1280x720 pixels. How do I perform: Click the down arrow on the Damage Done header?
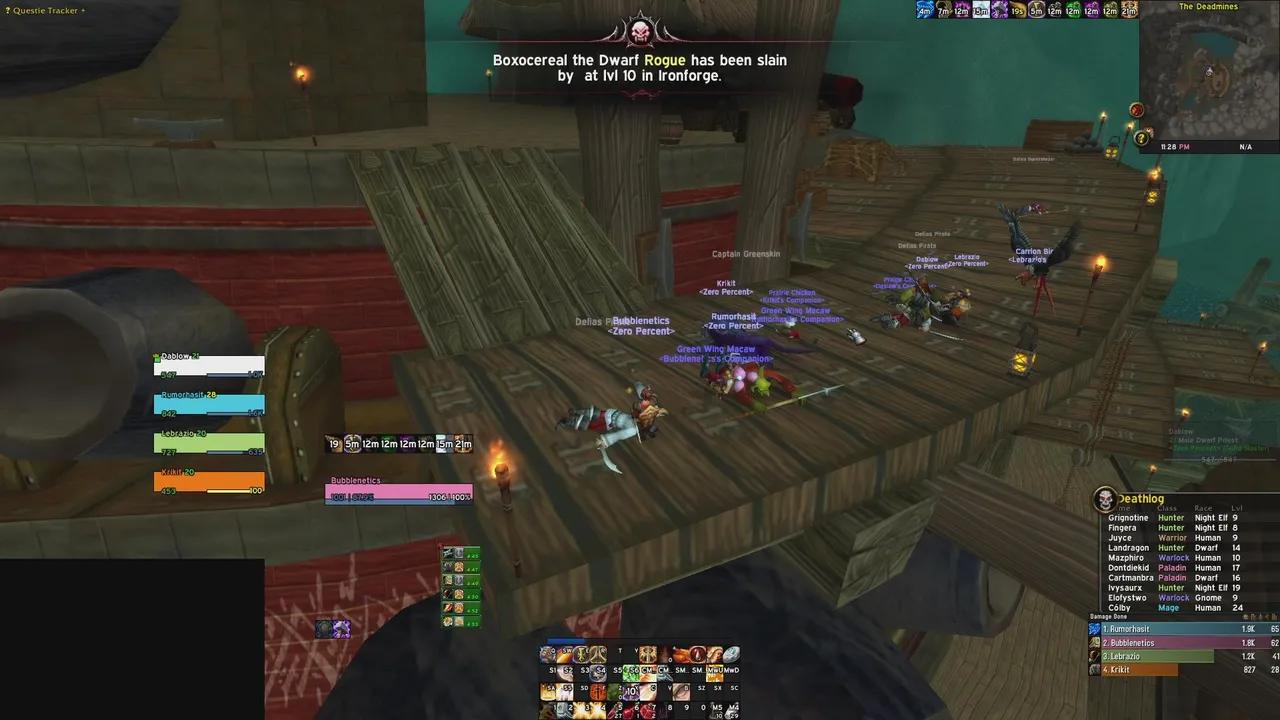tap(1265, 617)
